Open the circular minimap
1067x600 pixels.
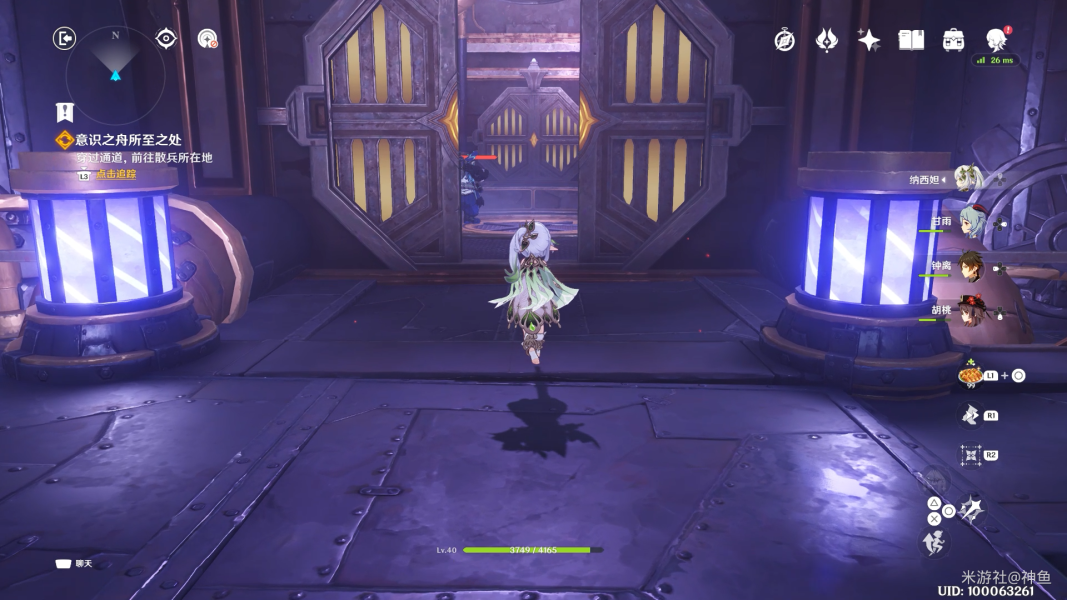pos(115,63)
